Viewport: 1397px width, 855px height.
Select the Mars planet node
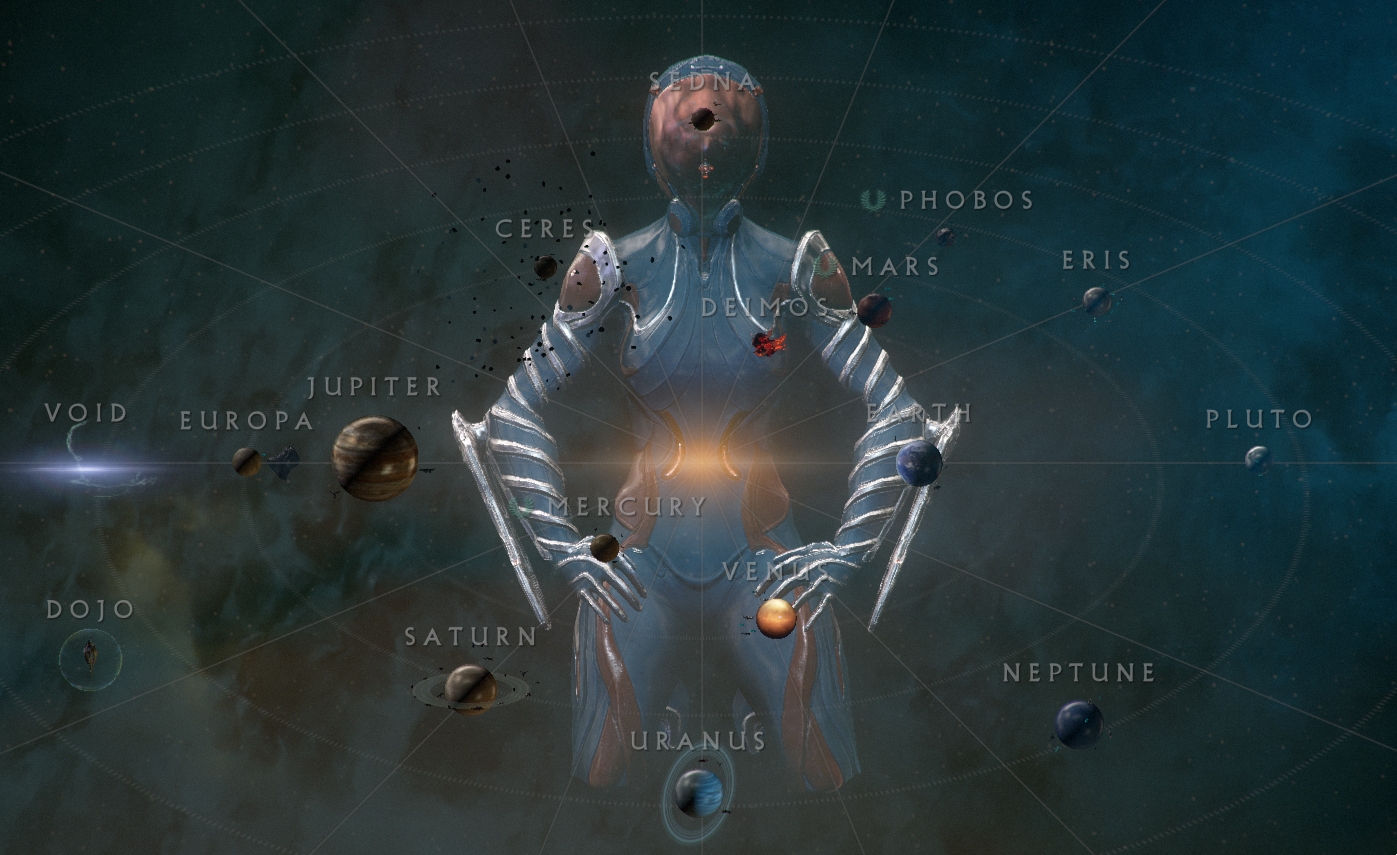click(x=874, y=310)
